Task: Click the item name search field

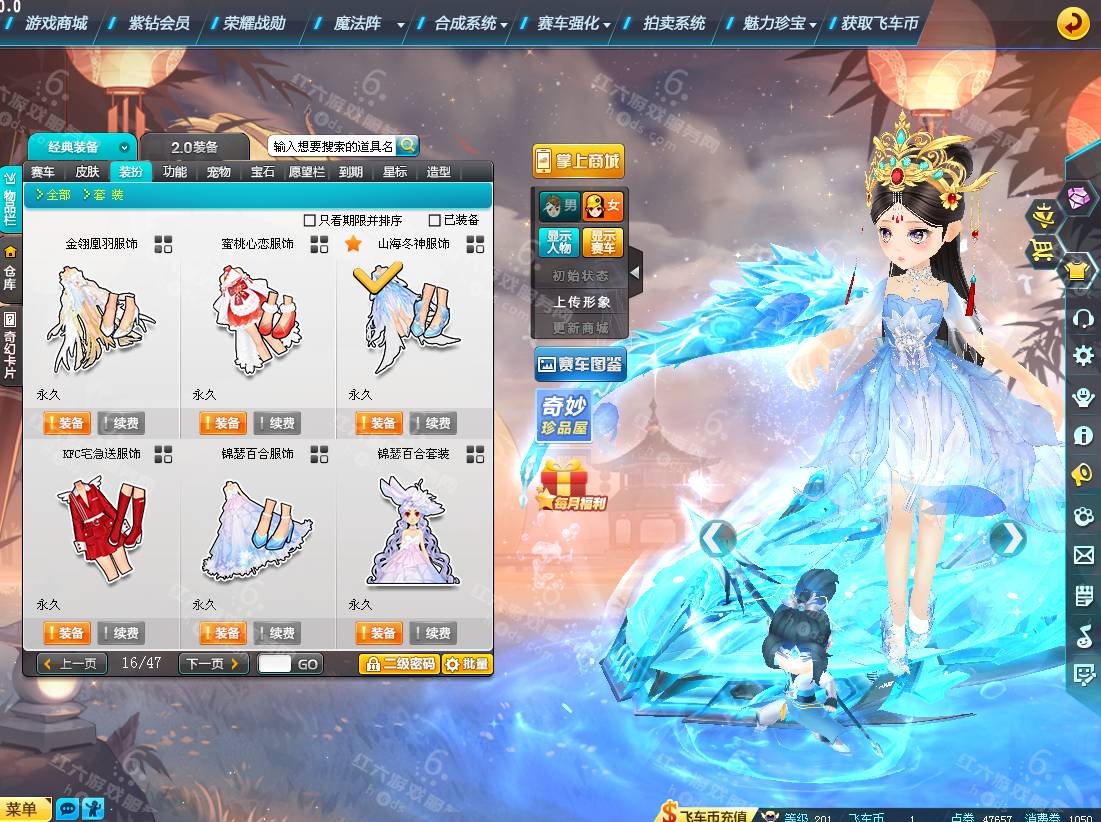Action: pos(334,146)
